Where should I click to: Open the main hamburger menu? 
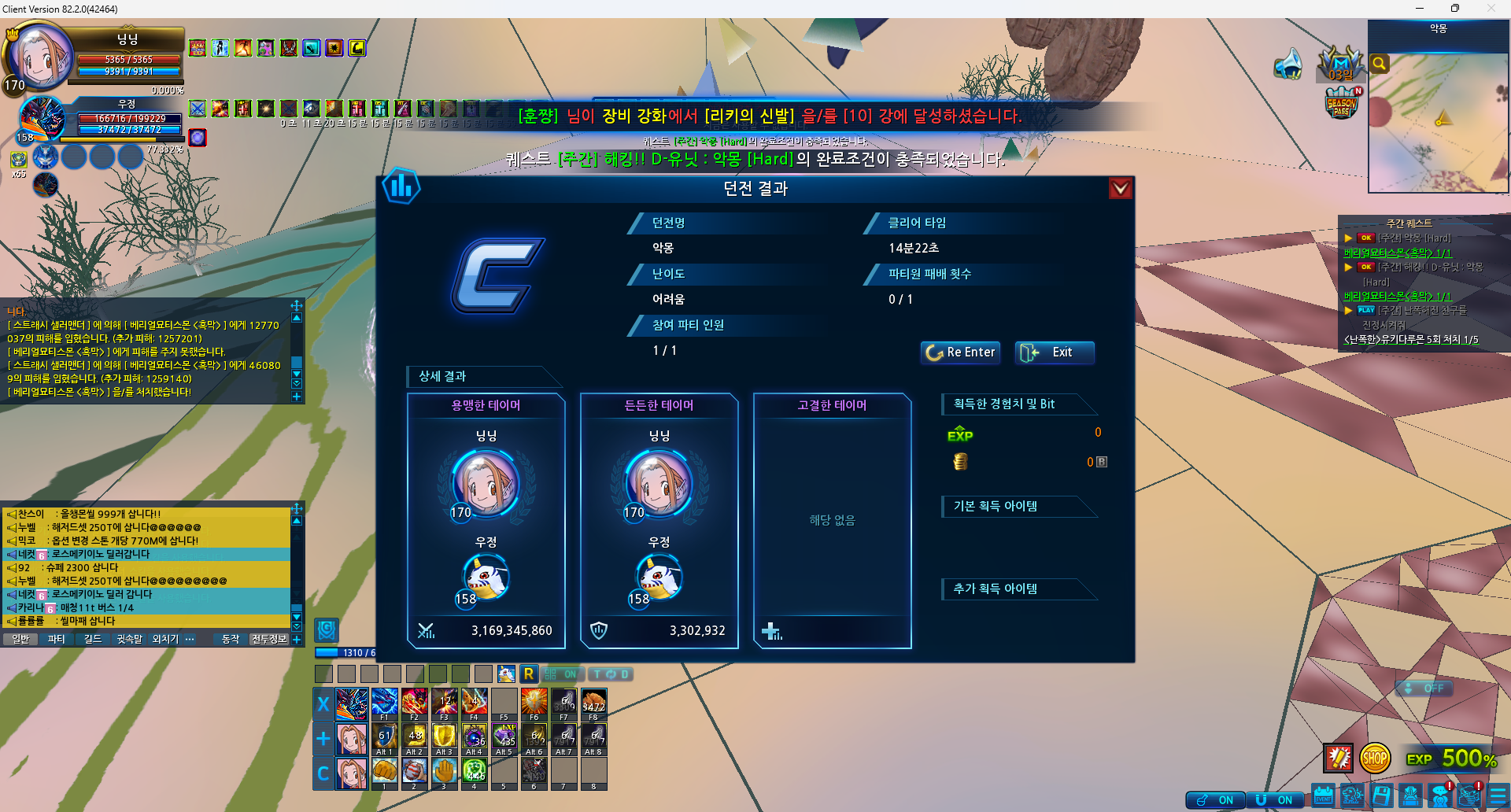tap(1498, 796)
